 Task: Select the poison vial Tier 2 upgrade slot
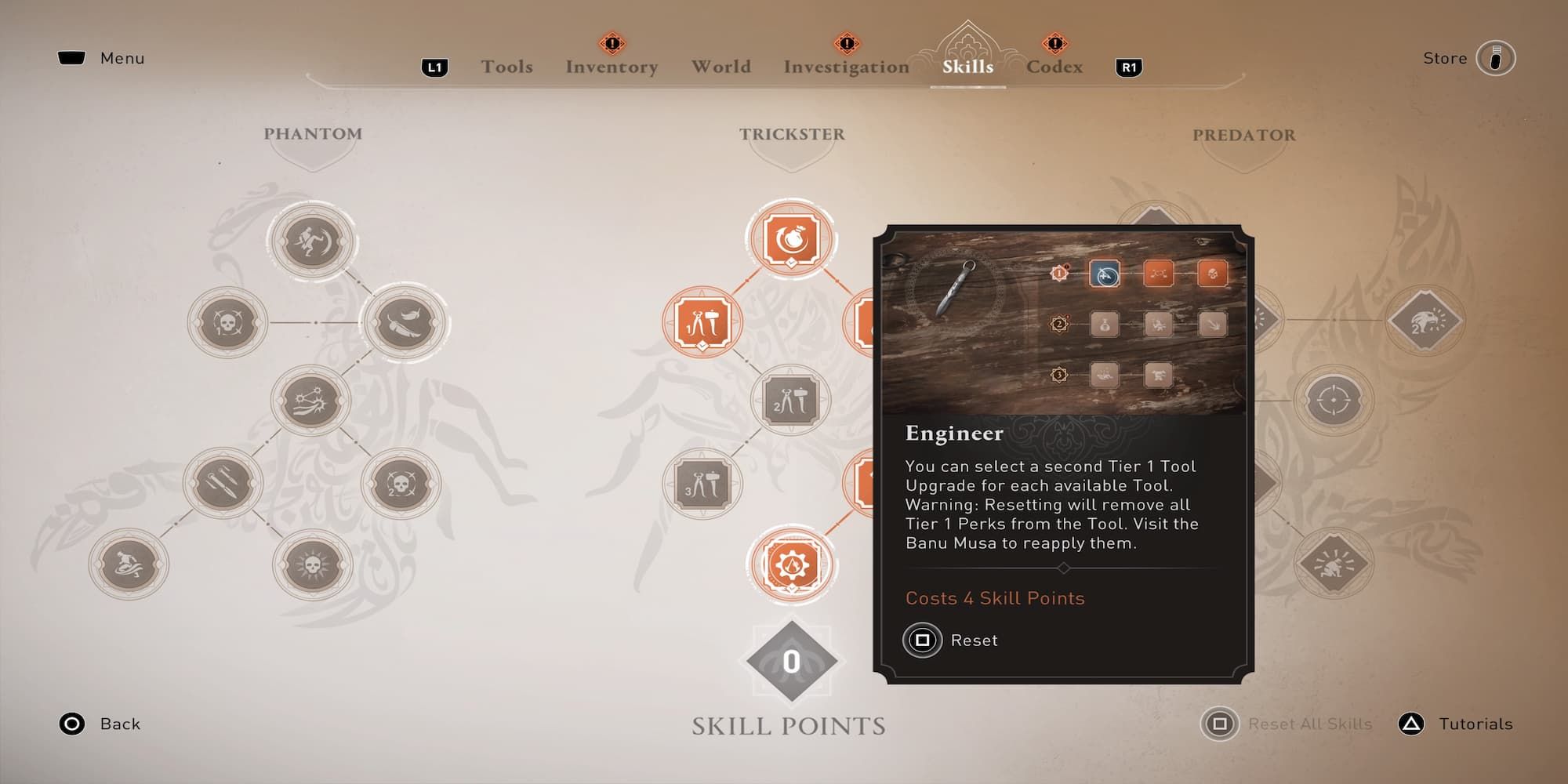tap(1105, 325)
